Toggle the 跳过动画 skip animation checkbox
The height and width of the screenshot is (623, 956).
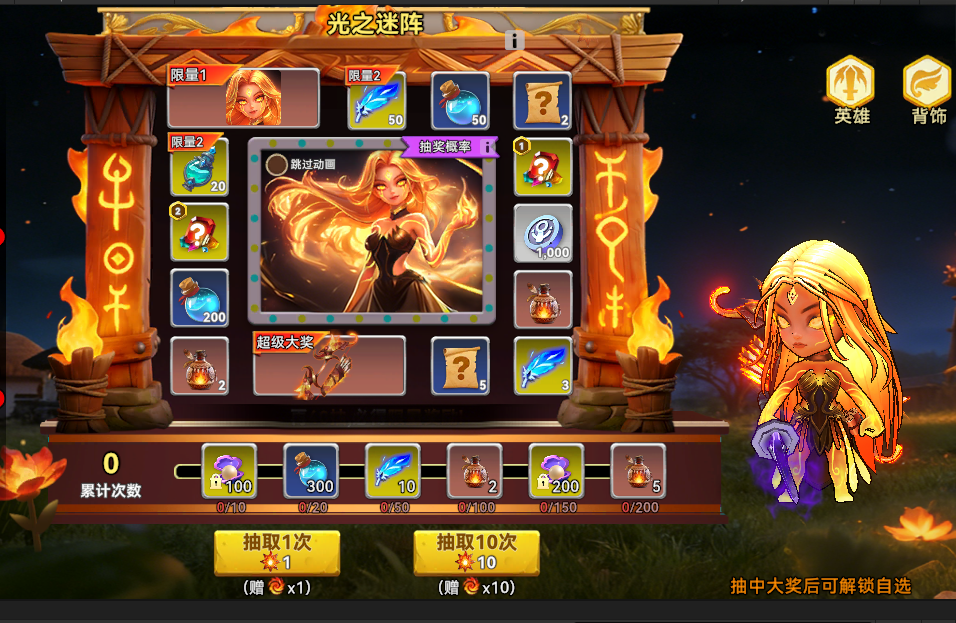coord(276,164)
